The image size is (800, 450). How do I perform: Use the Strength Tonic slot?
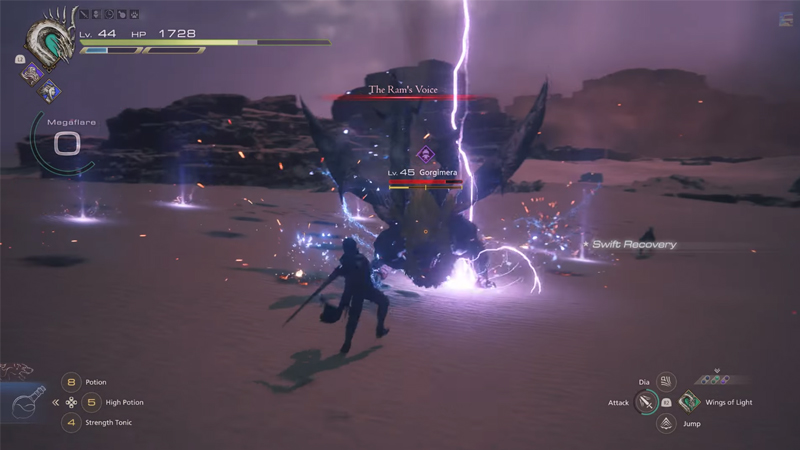pos(71,422)
